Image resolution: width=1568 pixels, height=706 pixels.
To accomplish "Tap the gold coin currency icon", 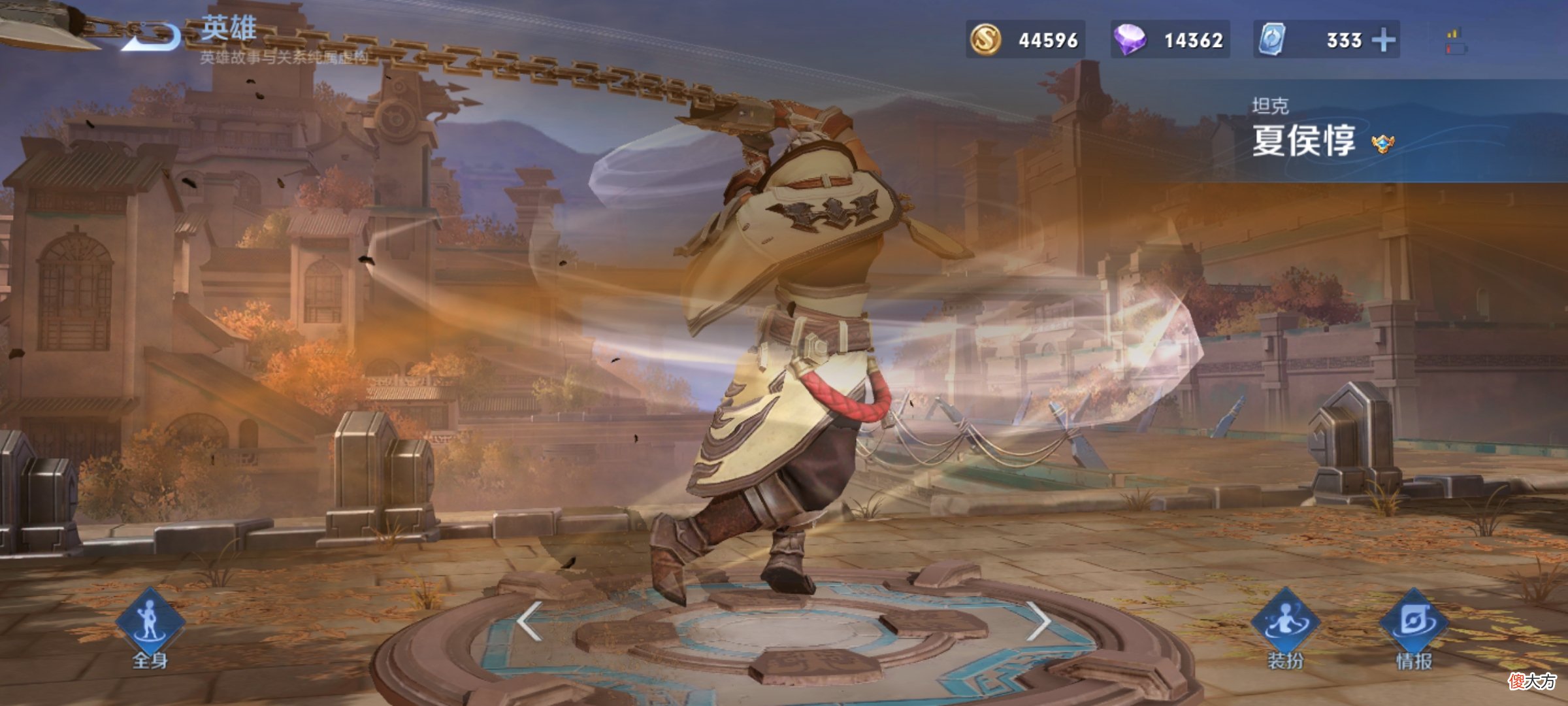I will point(985,39).
